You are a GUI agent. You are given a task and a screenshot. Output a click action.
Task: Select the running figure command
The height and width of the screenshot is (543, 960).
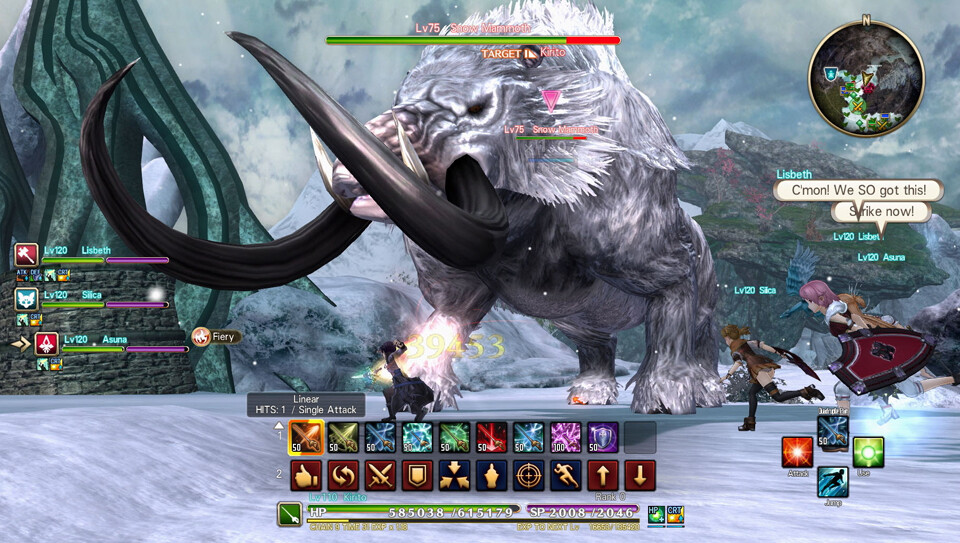tap(565, 475)
